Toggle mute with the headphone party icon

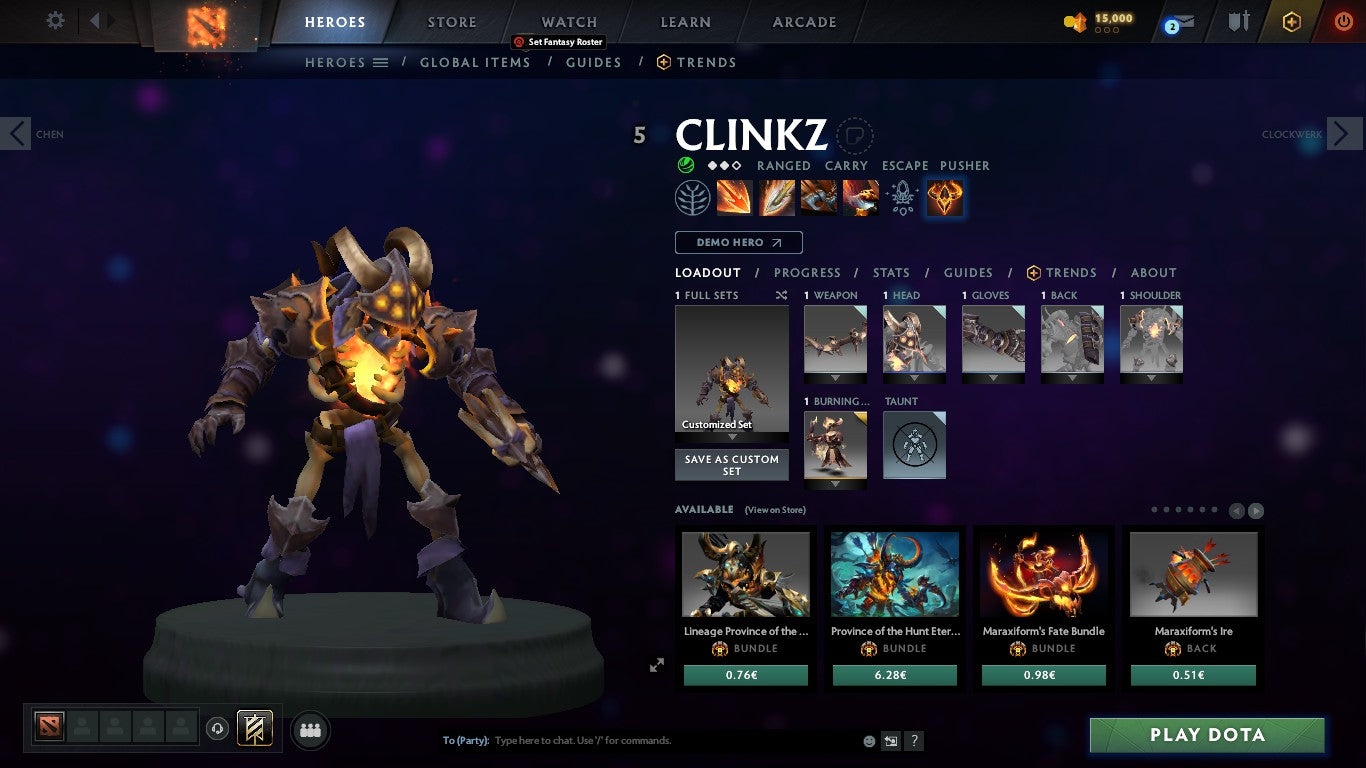pos(218,729)
